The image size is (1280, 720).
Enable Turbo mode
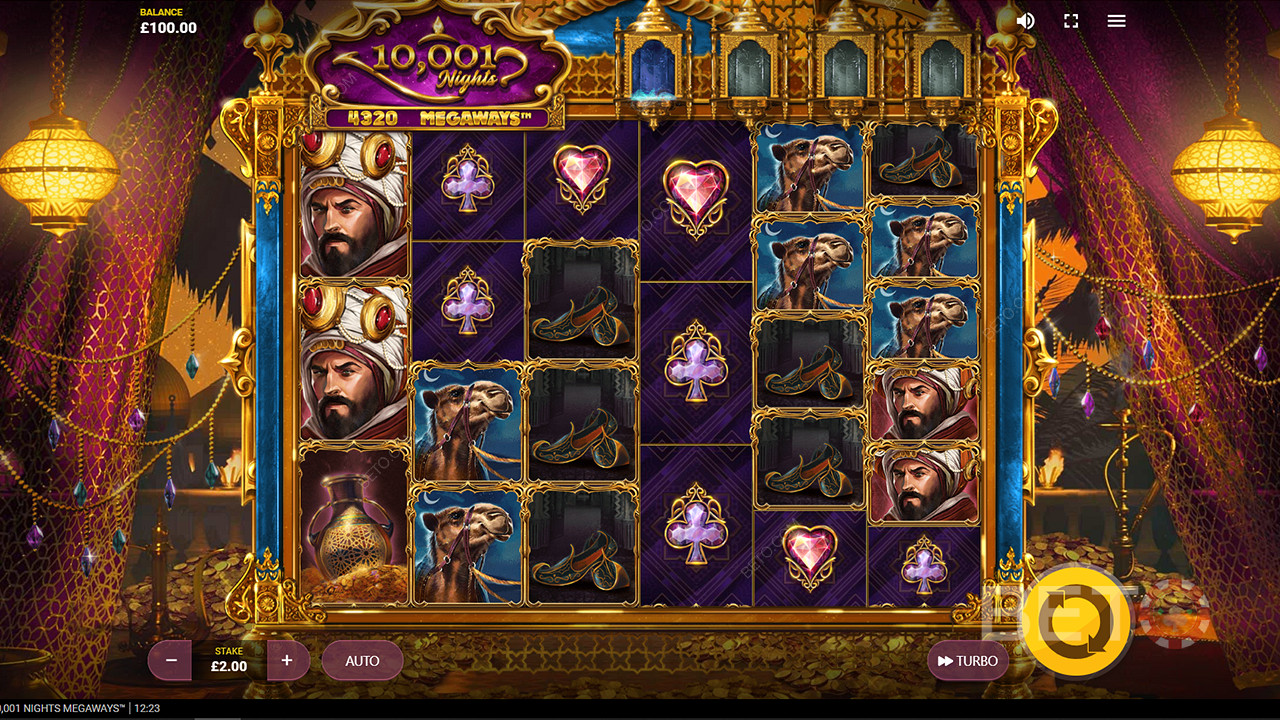tap(967, 661)
